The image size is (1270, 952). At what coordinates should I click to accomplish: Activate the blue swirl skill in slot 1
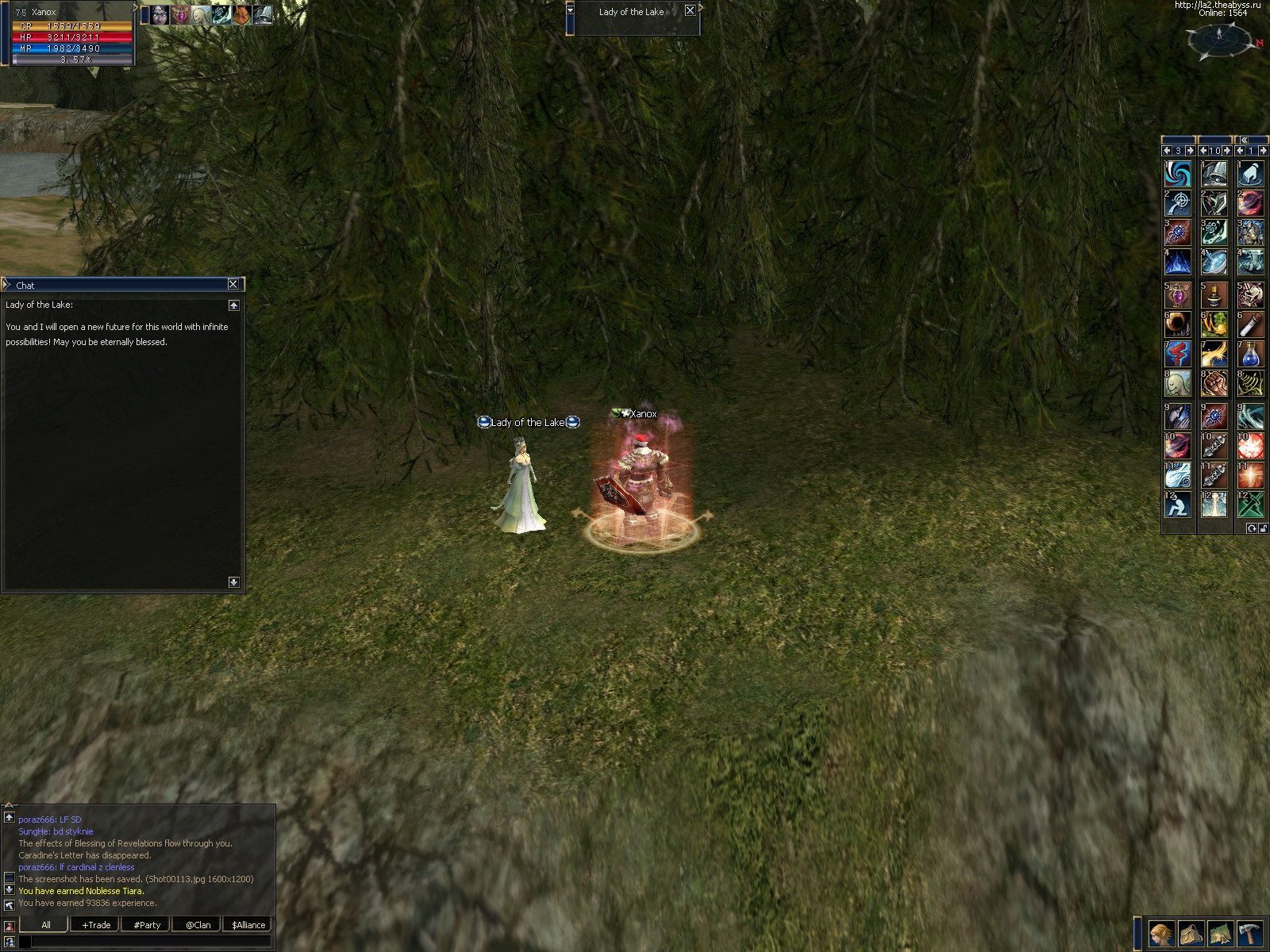point(1177,174)
